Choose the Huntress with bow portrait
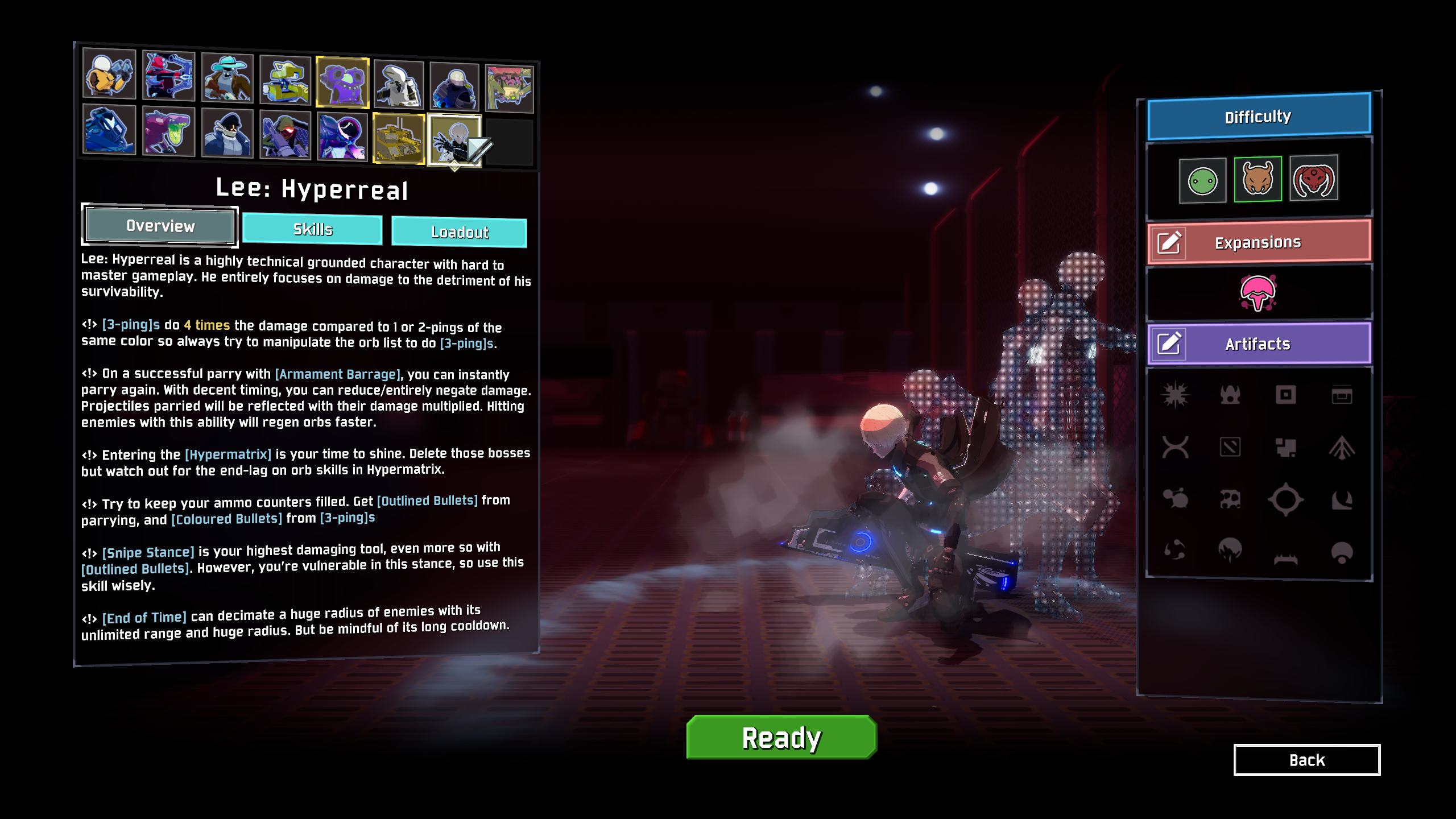This screenshot has width=1456, height=819. [x=168, y=77]
